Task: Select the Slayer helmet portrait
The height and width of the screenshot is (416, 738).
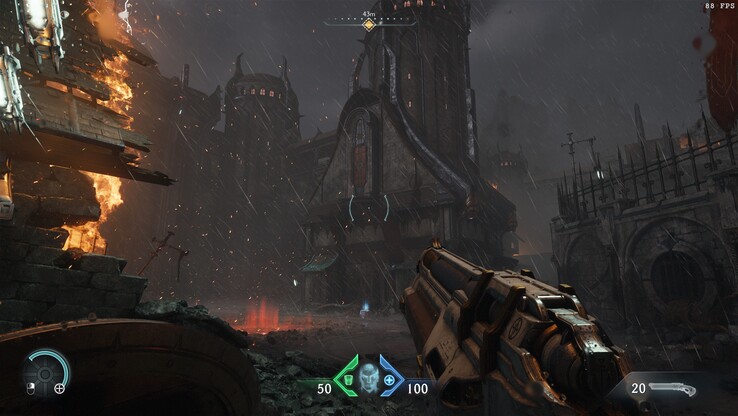Action: 367,377
